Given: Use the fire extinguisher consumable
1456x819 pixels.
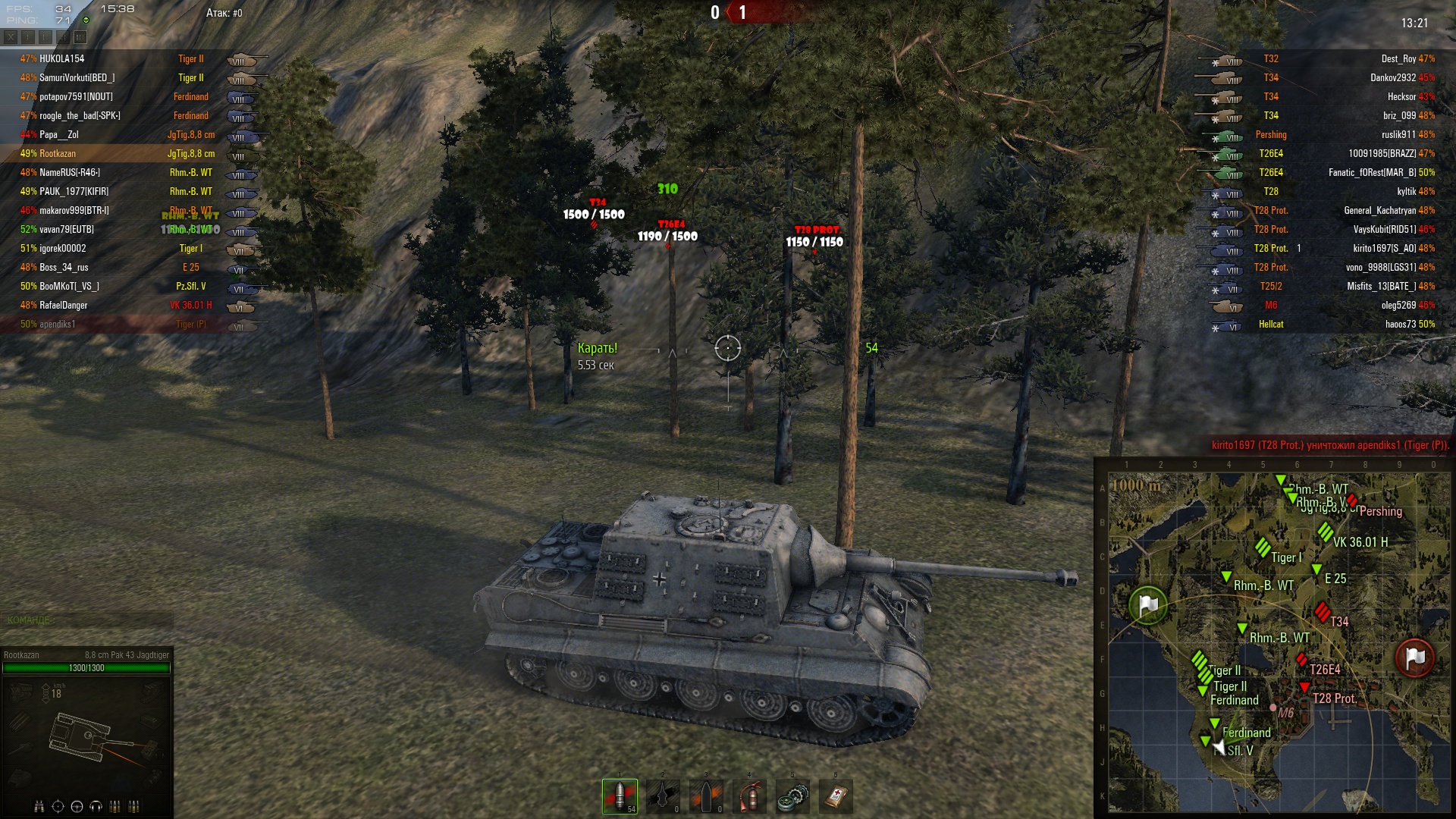Looking at the screenshot, I should click(749, 796).
